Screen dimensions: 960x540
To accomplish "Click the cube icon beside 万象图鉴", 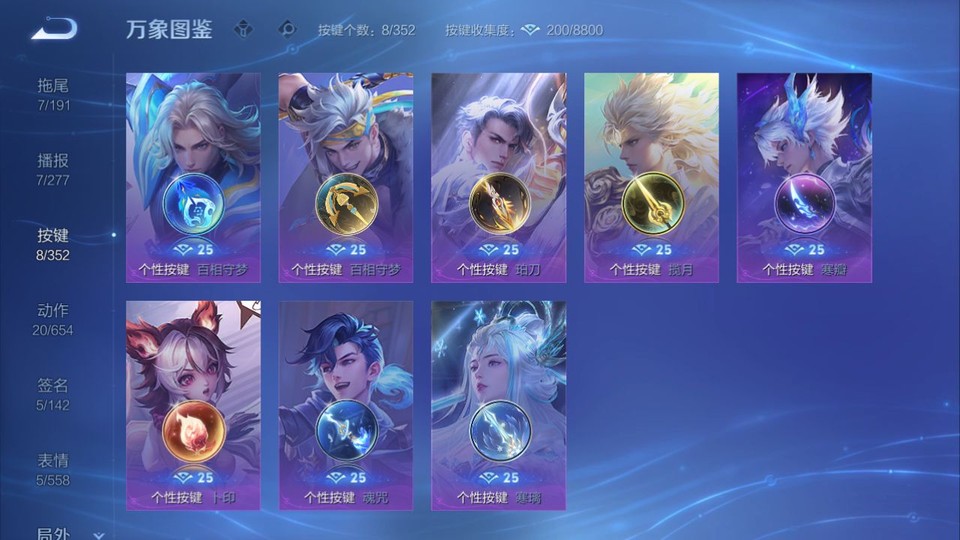I will coord(243,29).
